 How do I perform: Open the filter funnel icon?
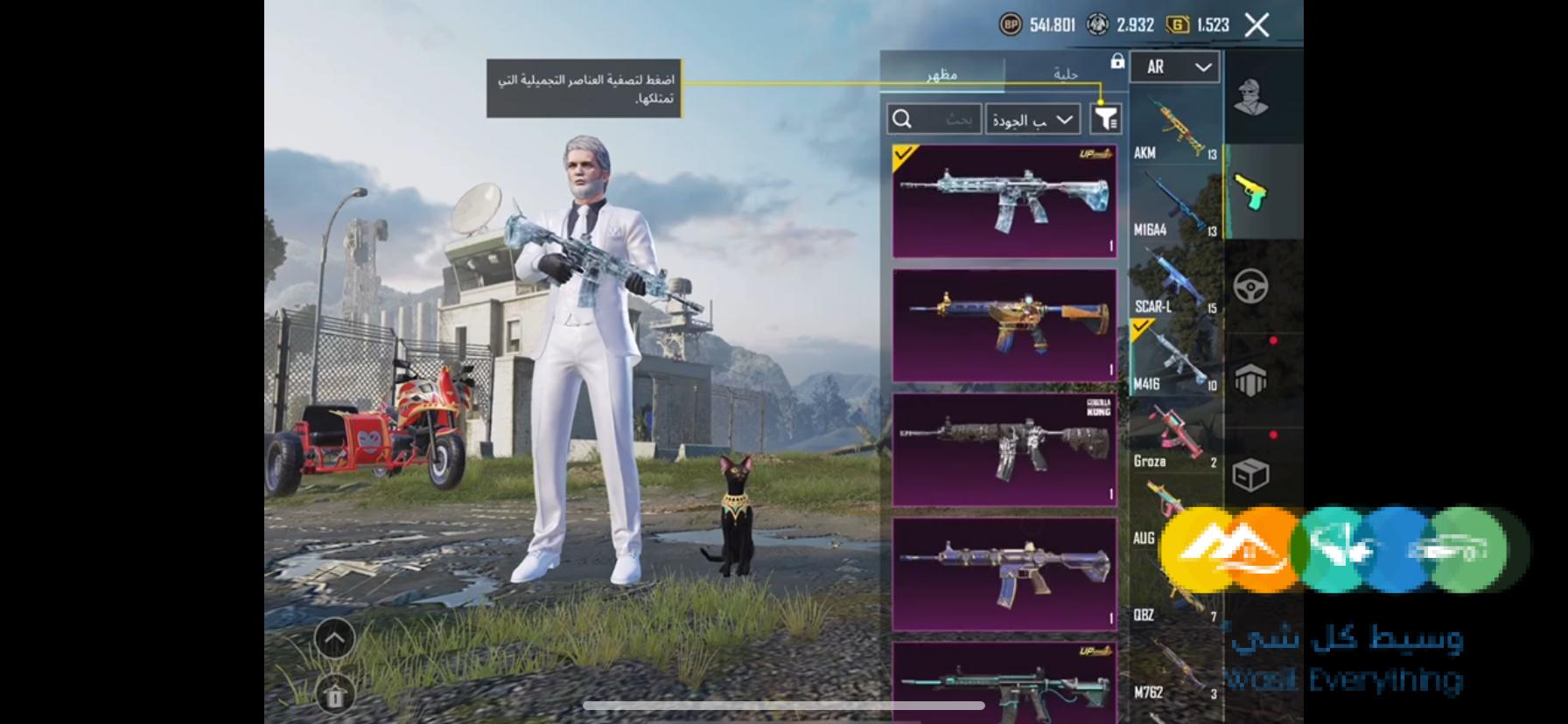(x=1104, y=119)
